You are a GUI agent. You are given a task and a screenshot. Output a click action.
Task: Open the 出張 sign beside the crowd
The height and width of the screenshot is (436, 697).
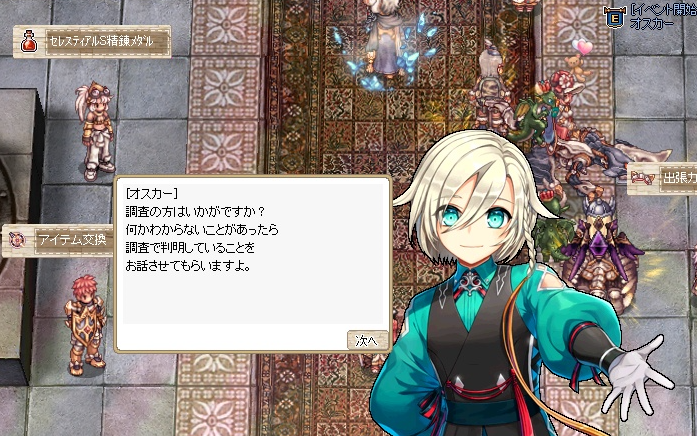tap(662, 178)
